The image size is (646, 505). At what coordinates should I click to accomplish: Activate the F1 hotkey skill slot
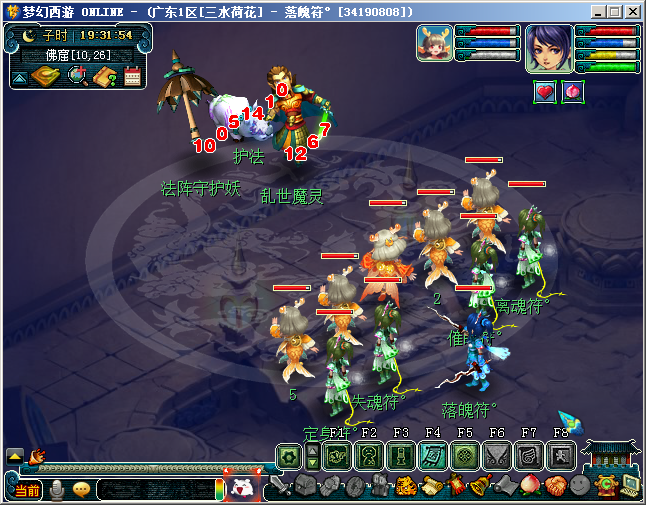click(x=337, y=456)
